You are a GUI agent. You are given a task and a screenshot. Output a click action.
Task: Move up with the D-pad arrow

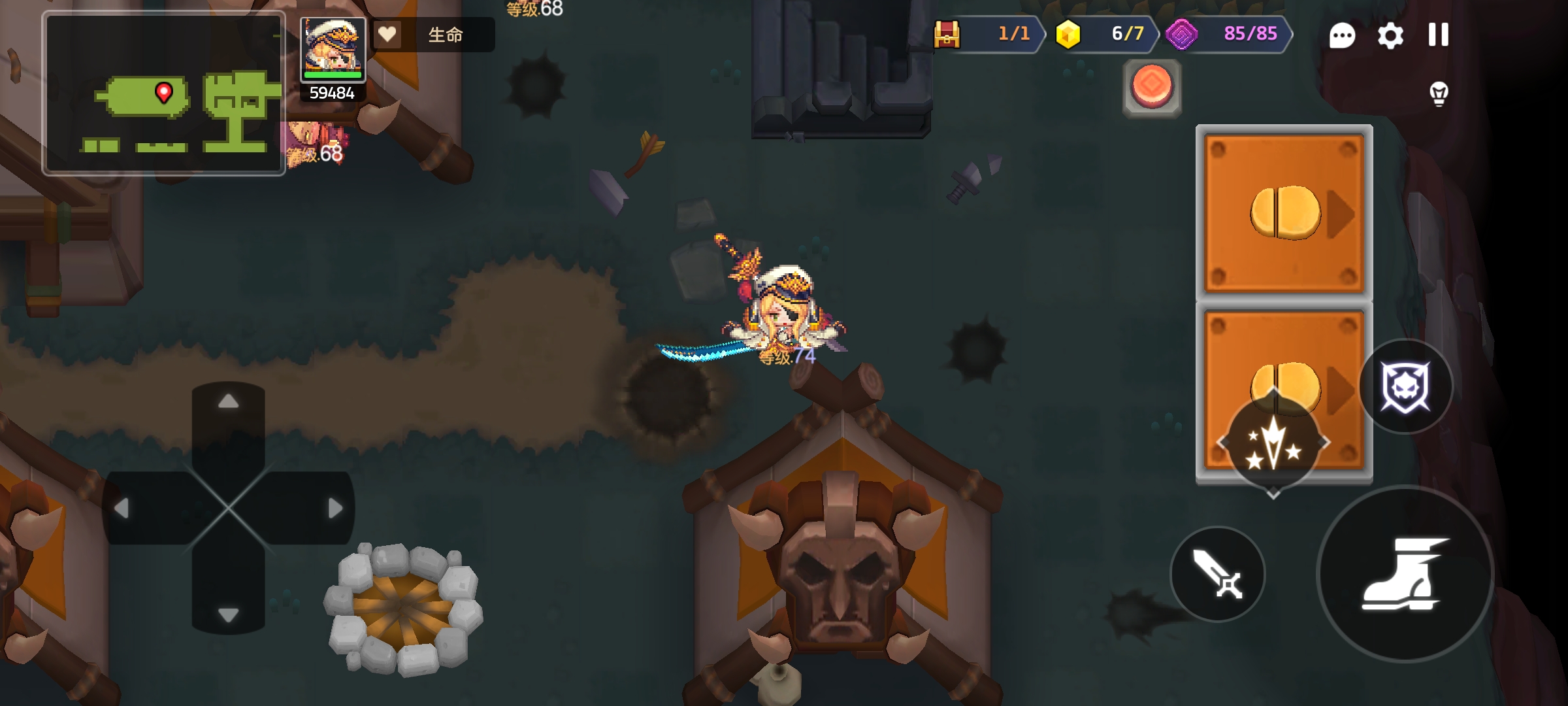point(228,402)
